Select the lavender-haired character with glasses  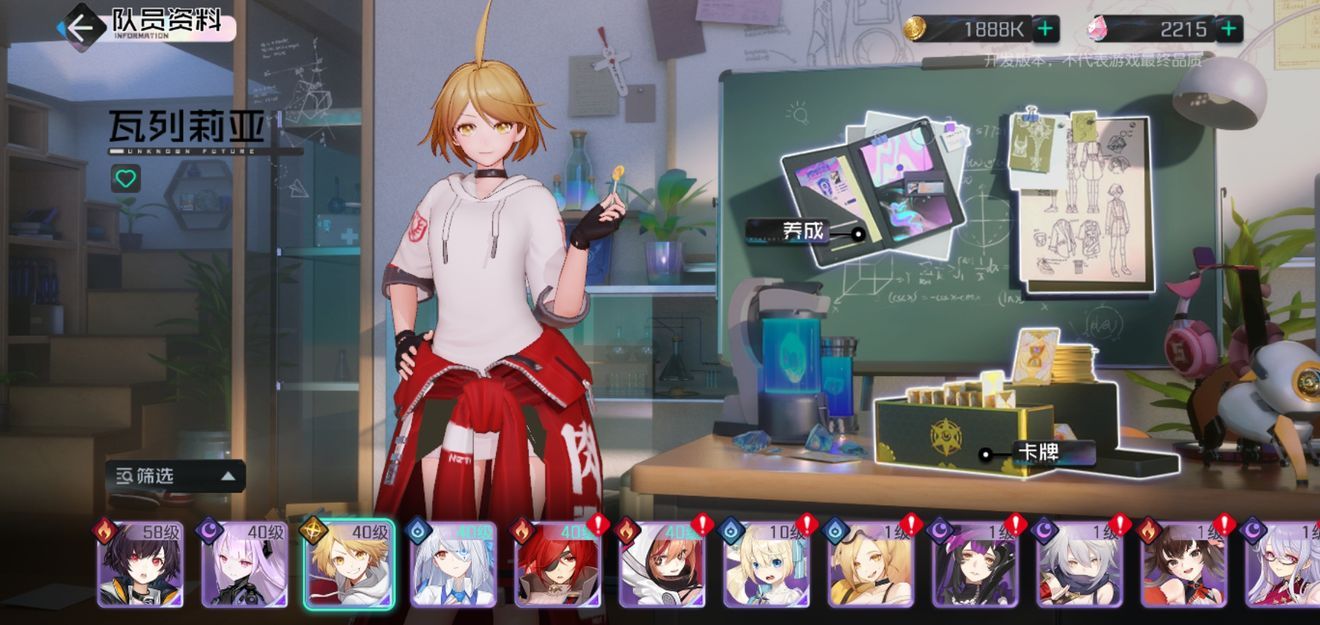(x=1285, y=566)
